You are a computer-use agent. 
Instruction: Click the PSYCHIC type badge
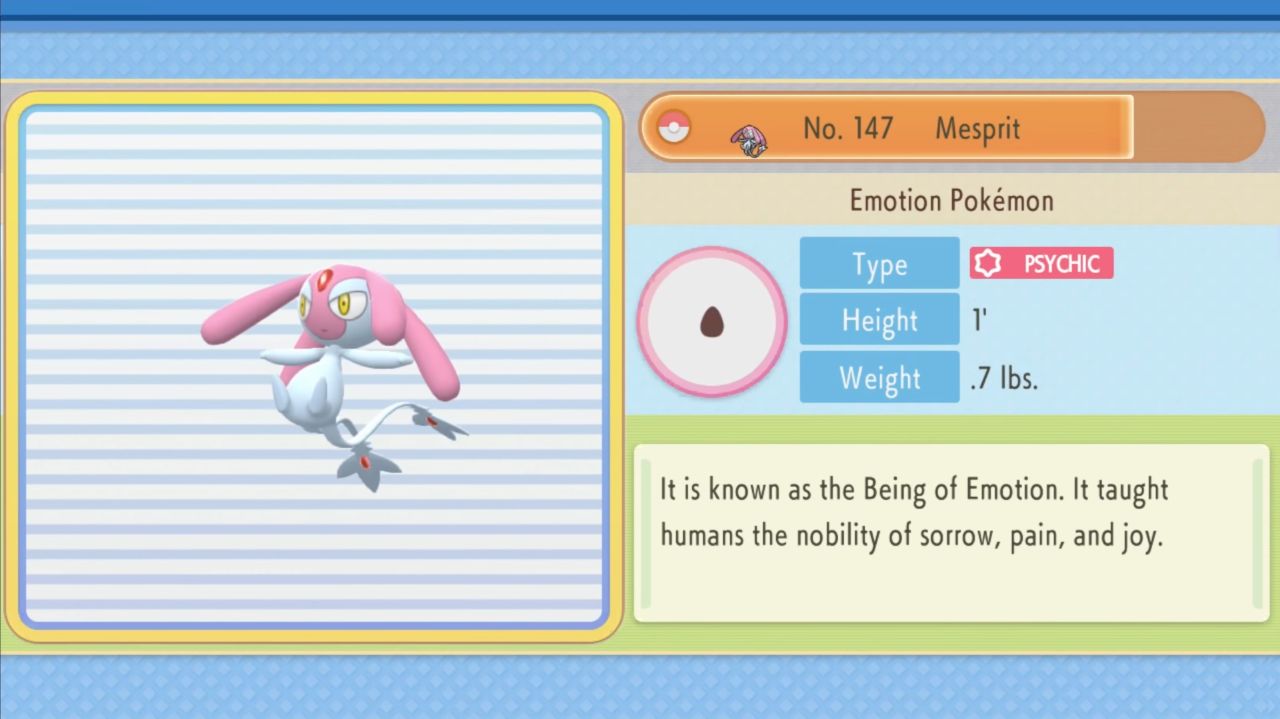click(x=1041, y=264)
